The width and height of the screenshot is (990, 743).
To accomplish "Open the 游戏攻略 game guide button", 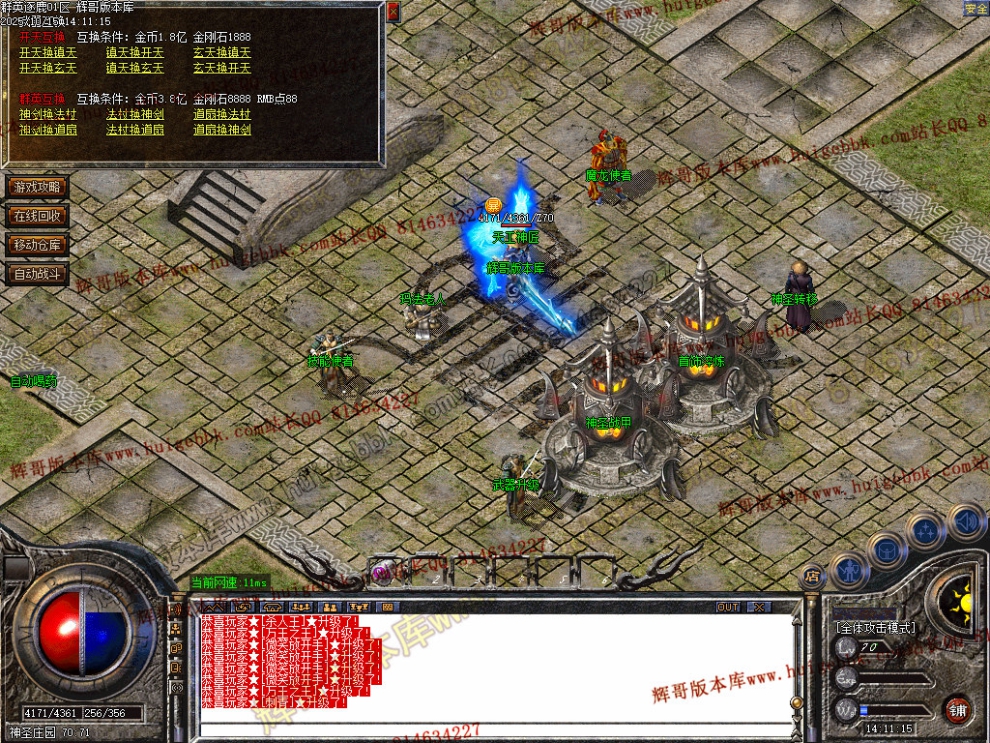I will tap(37, 187).
